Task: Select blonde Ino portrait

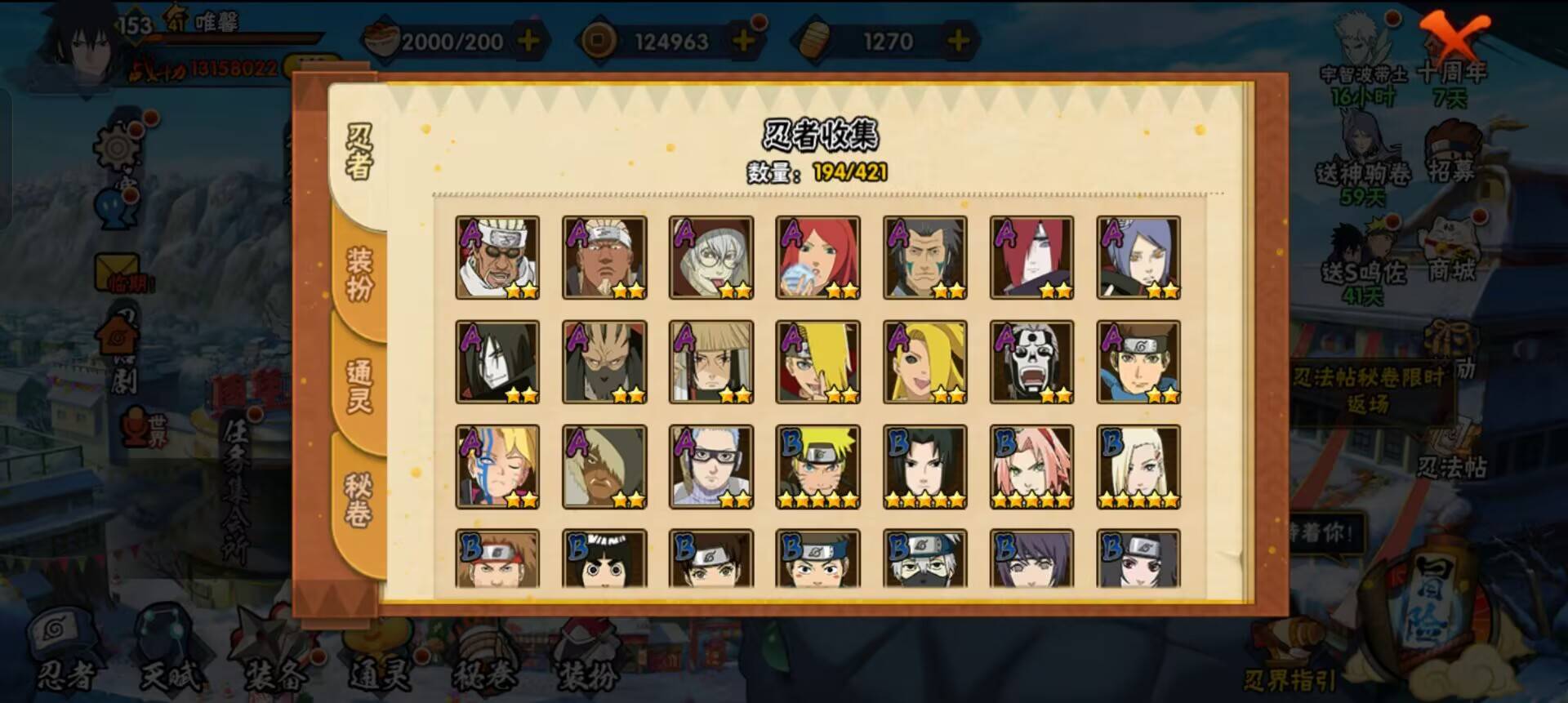Action: (x=1138, y=466)
